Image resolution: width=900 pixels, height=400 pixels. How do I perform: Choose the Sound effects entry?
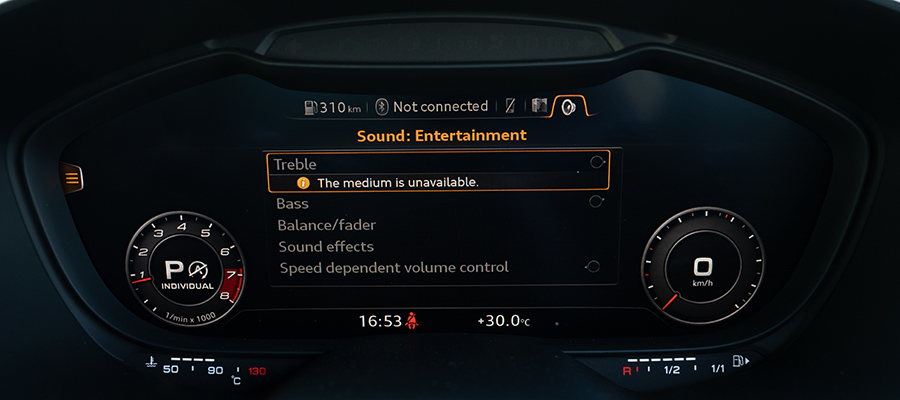326,246
